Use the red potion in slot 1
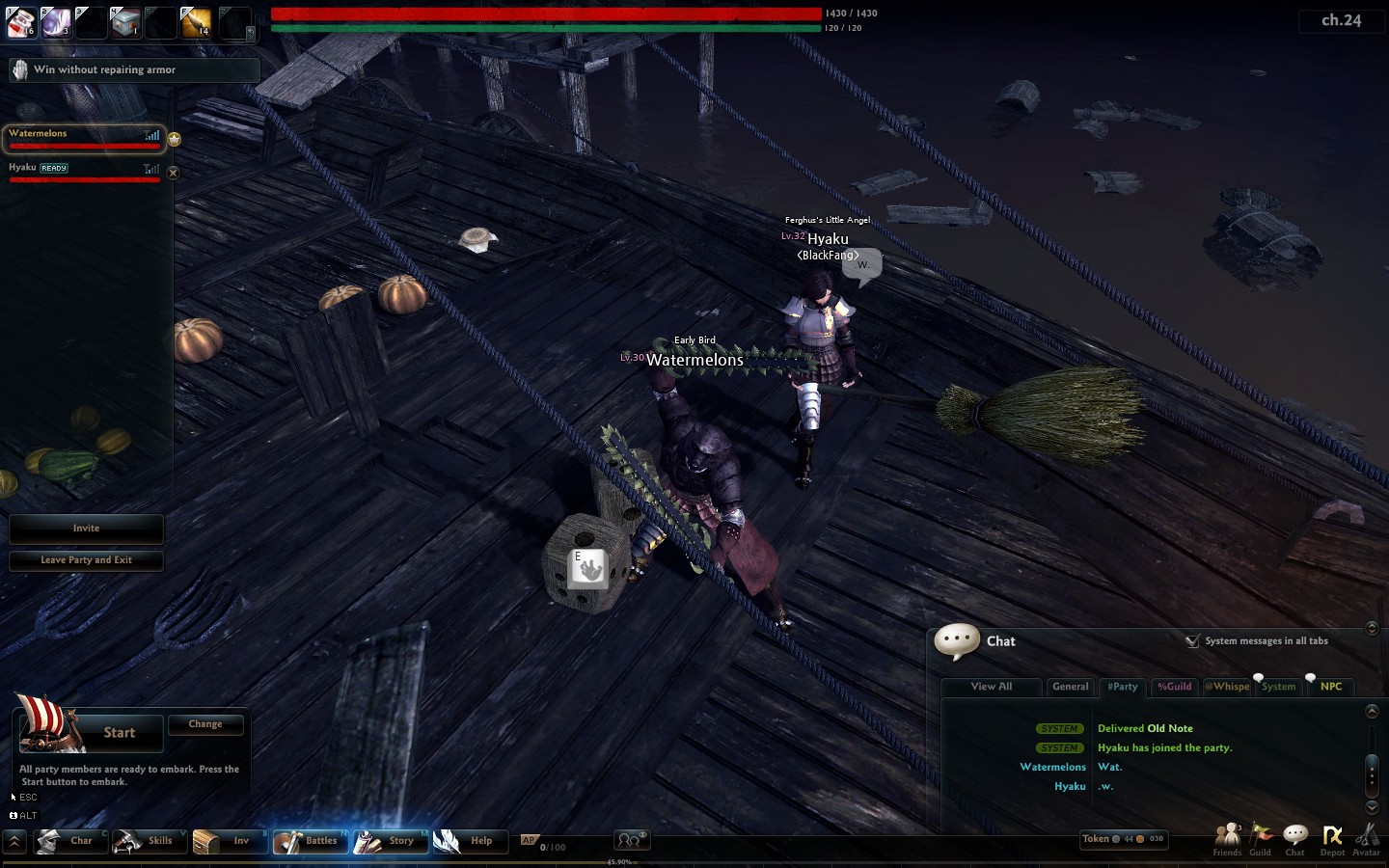Image resolution: width=1389 pixels, height=868 pixels. pos(21,22)
